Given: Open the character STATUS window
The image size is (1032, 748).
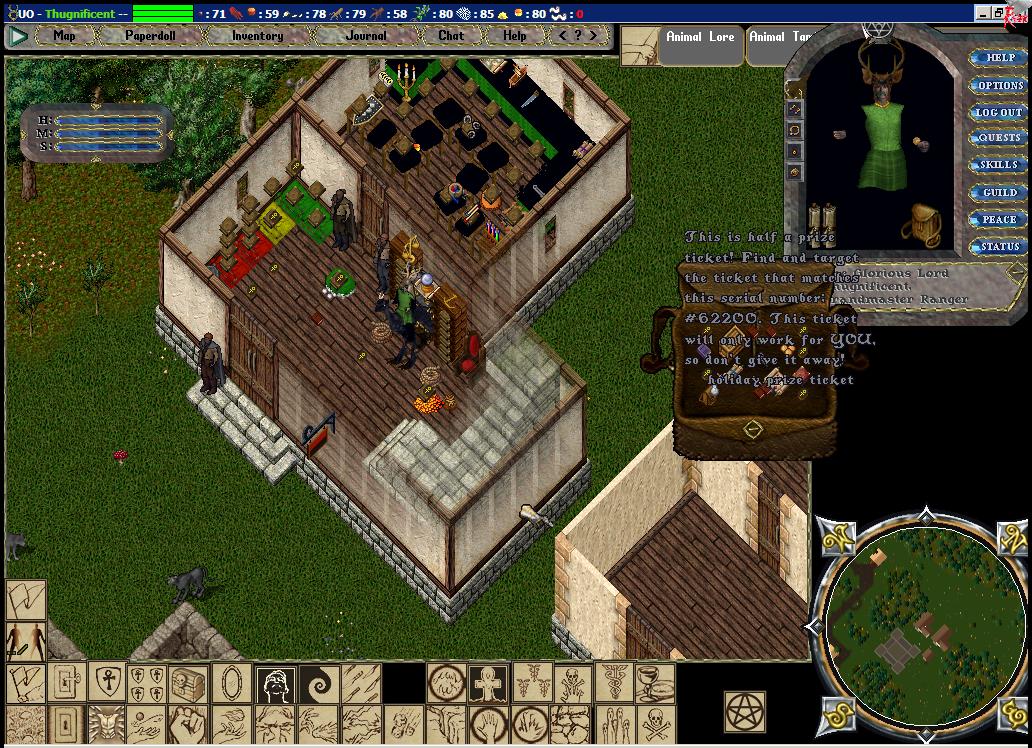Looking at the screenshot, I should (x=999, y=247).
